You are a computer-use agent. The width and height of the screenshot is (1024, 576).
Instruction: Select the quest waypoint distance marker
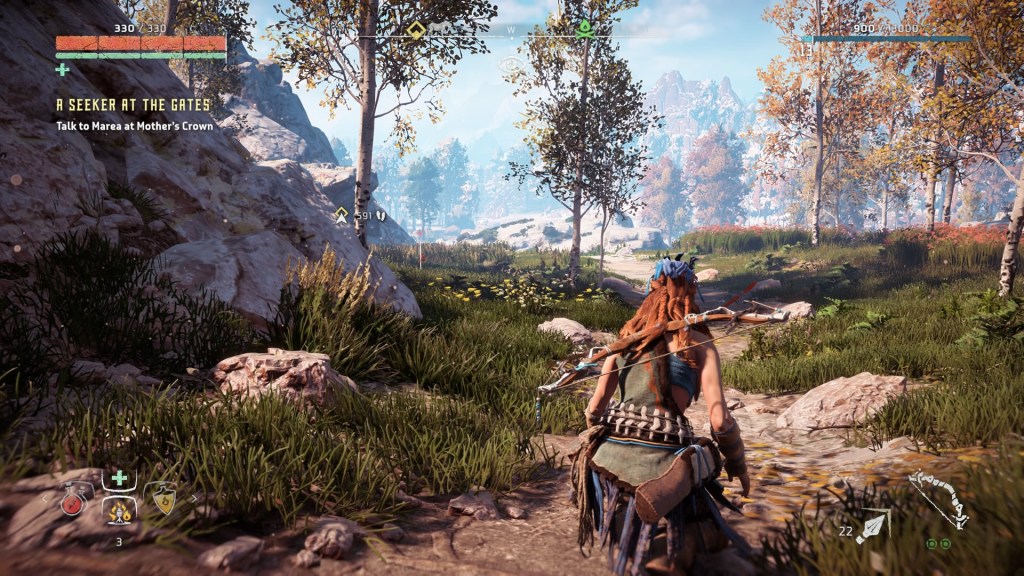342,214
